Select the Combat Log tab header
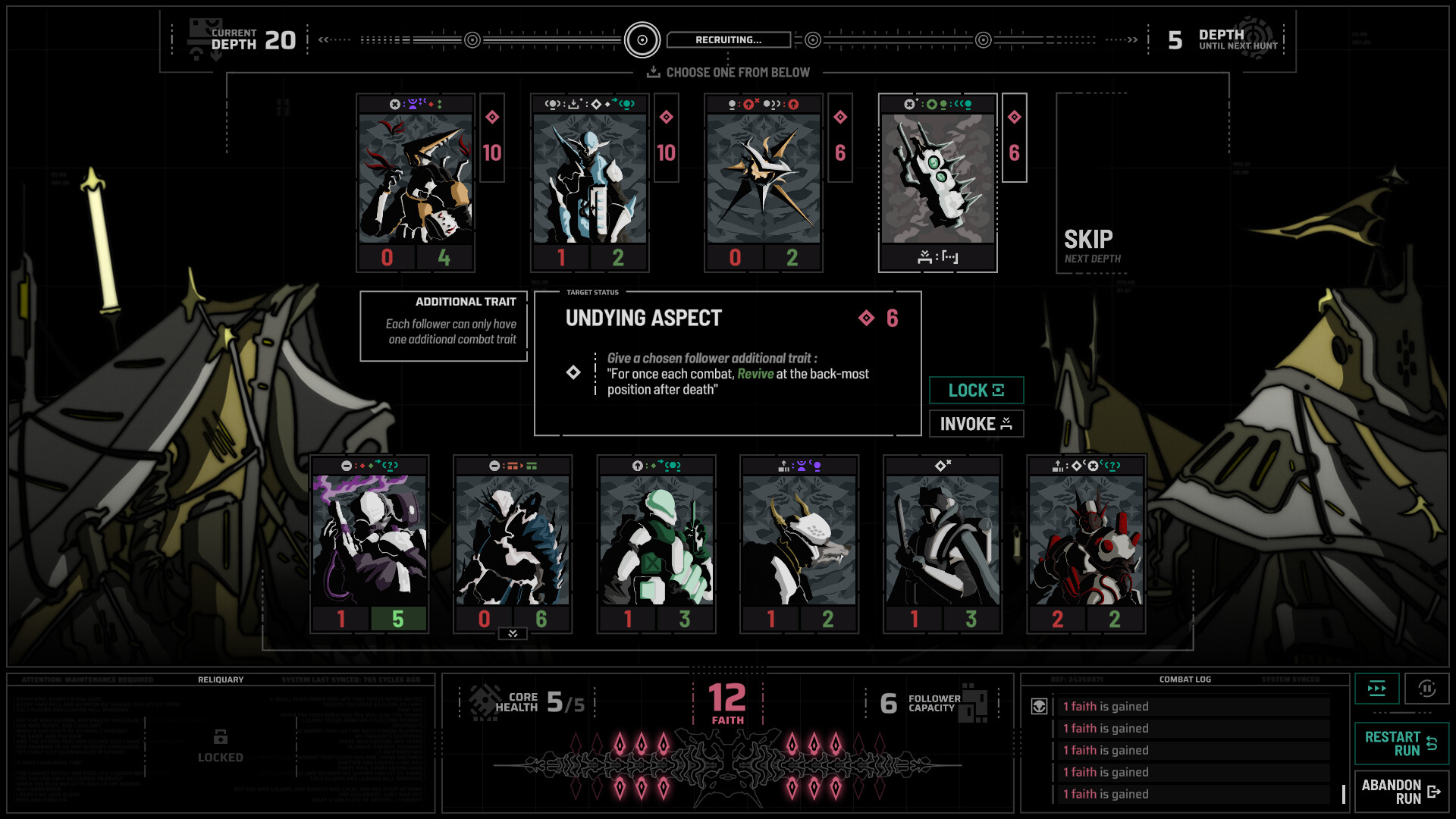The width and height of the screenshot is (1456, 819). pos(1184,679)
